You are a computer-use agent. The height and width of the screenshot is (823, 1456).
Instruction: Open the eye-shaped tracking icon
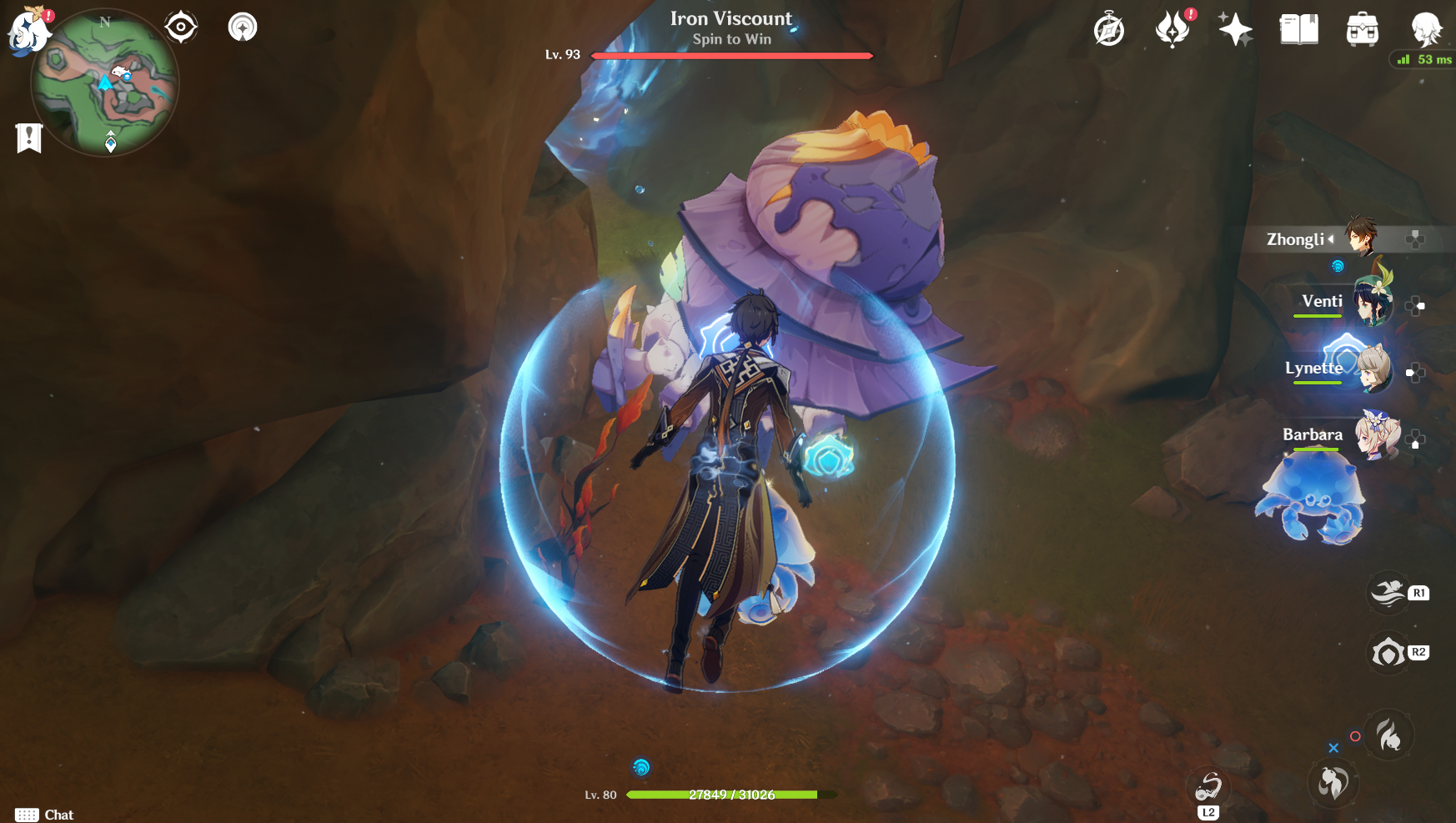(x=180, y=28)
